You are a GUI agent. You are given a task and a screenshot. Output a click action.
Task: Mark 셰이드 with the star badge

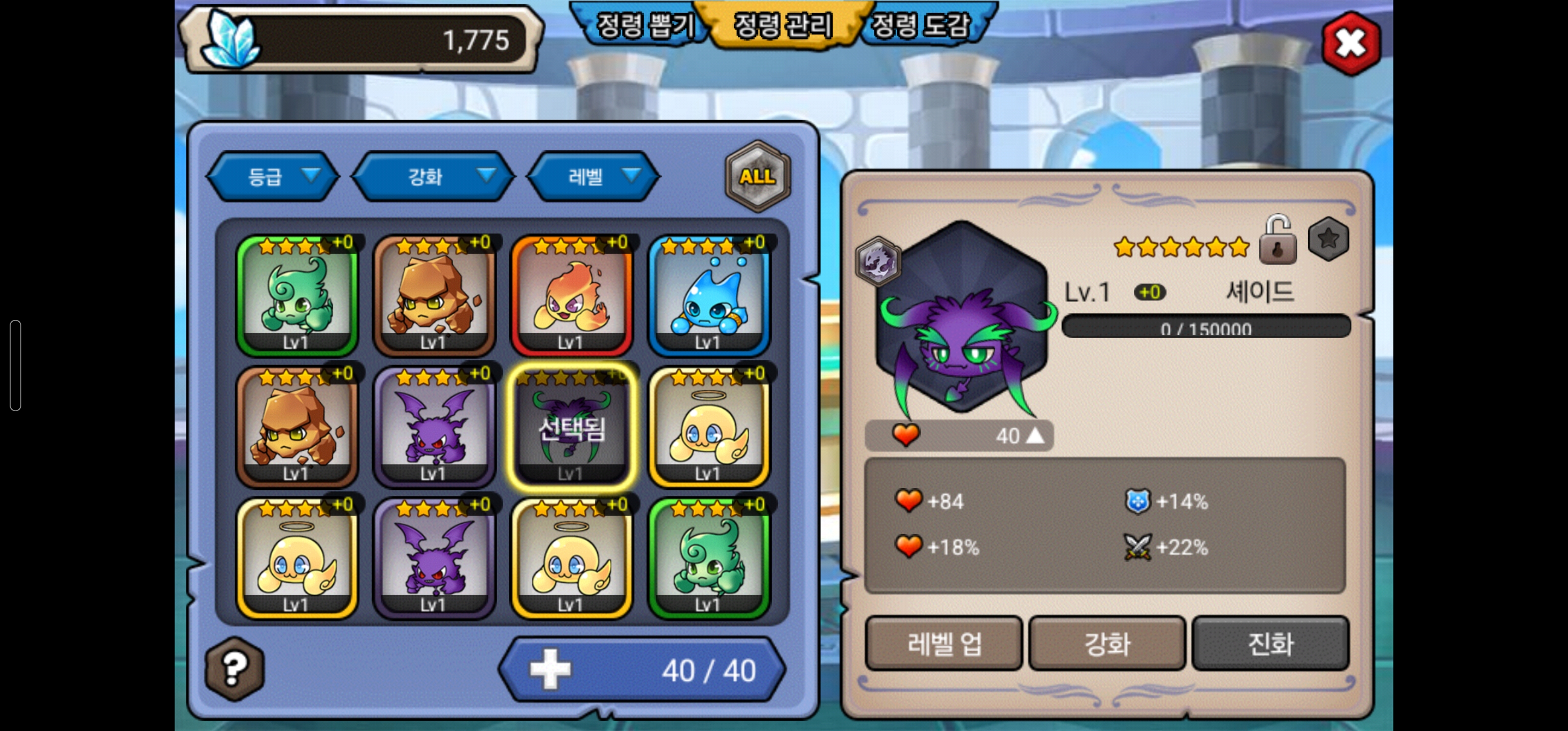click(x=1328, y=239)
